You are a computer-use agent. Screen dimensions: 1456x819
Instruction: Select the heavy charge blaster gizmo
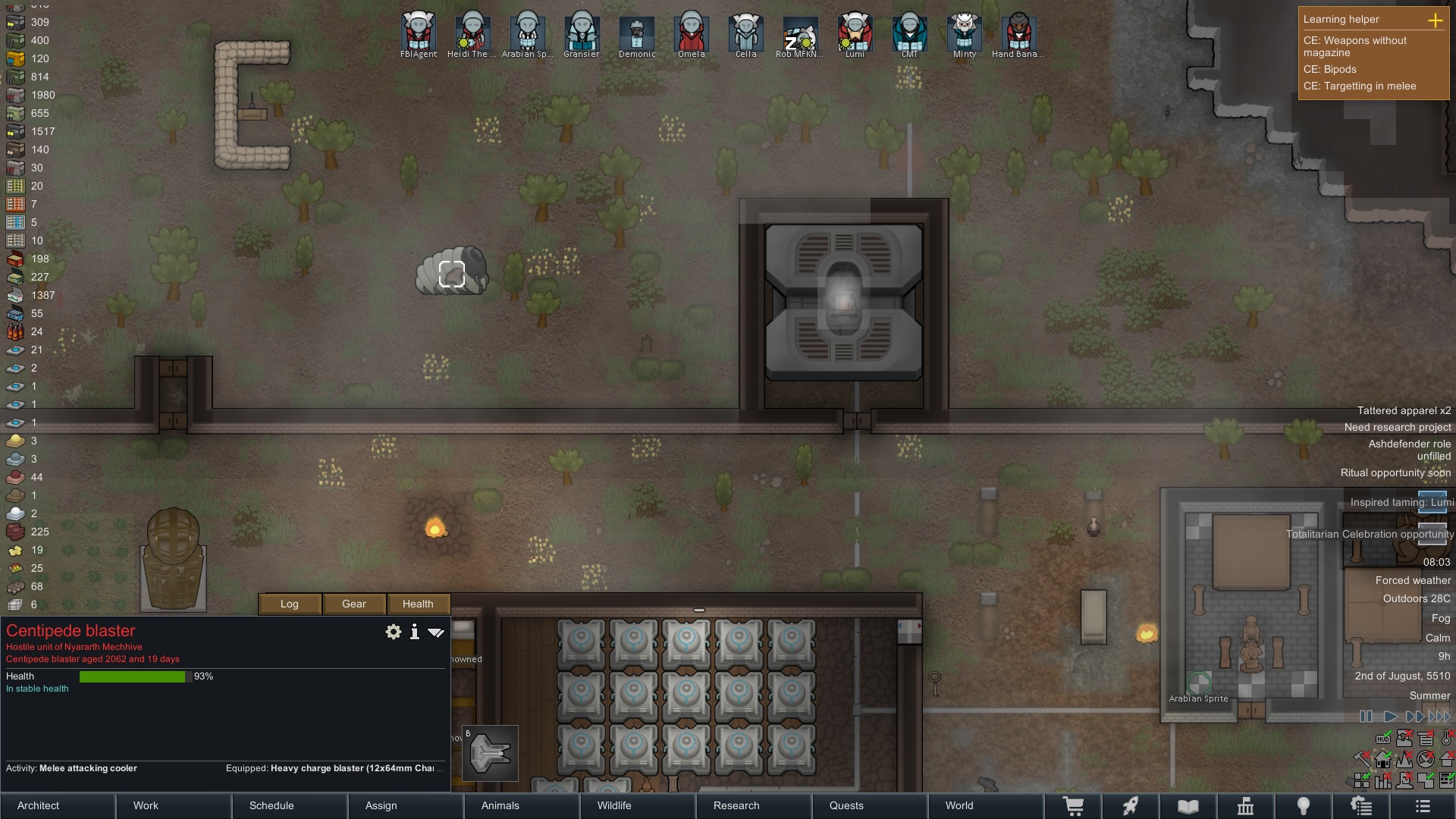click(x=490, y=753)
